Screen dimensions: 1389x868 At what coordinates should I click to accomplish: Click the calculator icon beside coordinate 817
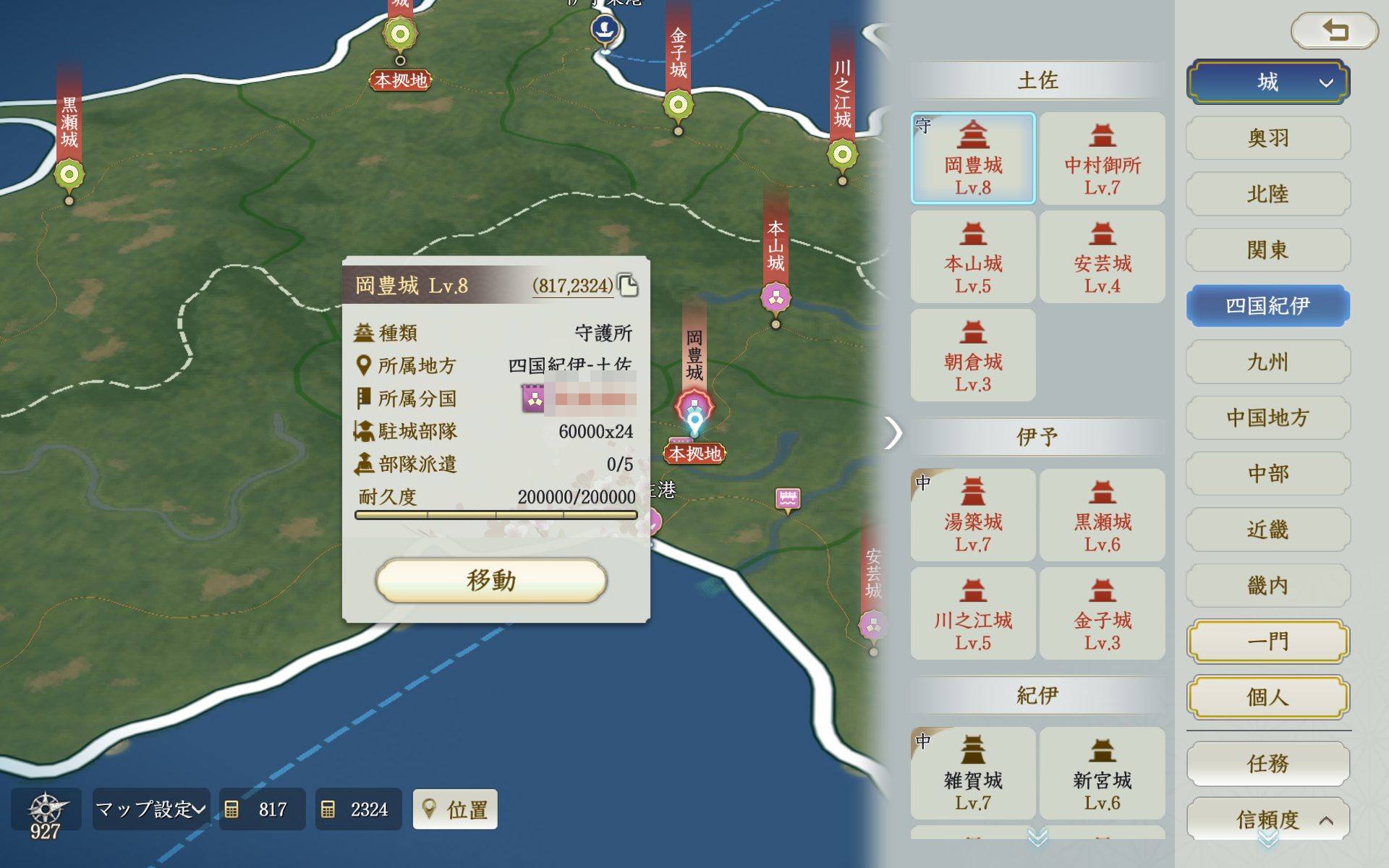click(234, 809)
